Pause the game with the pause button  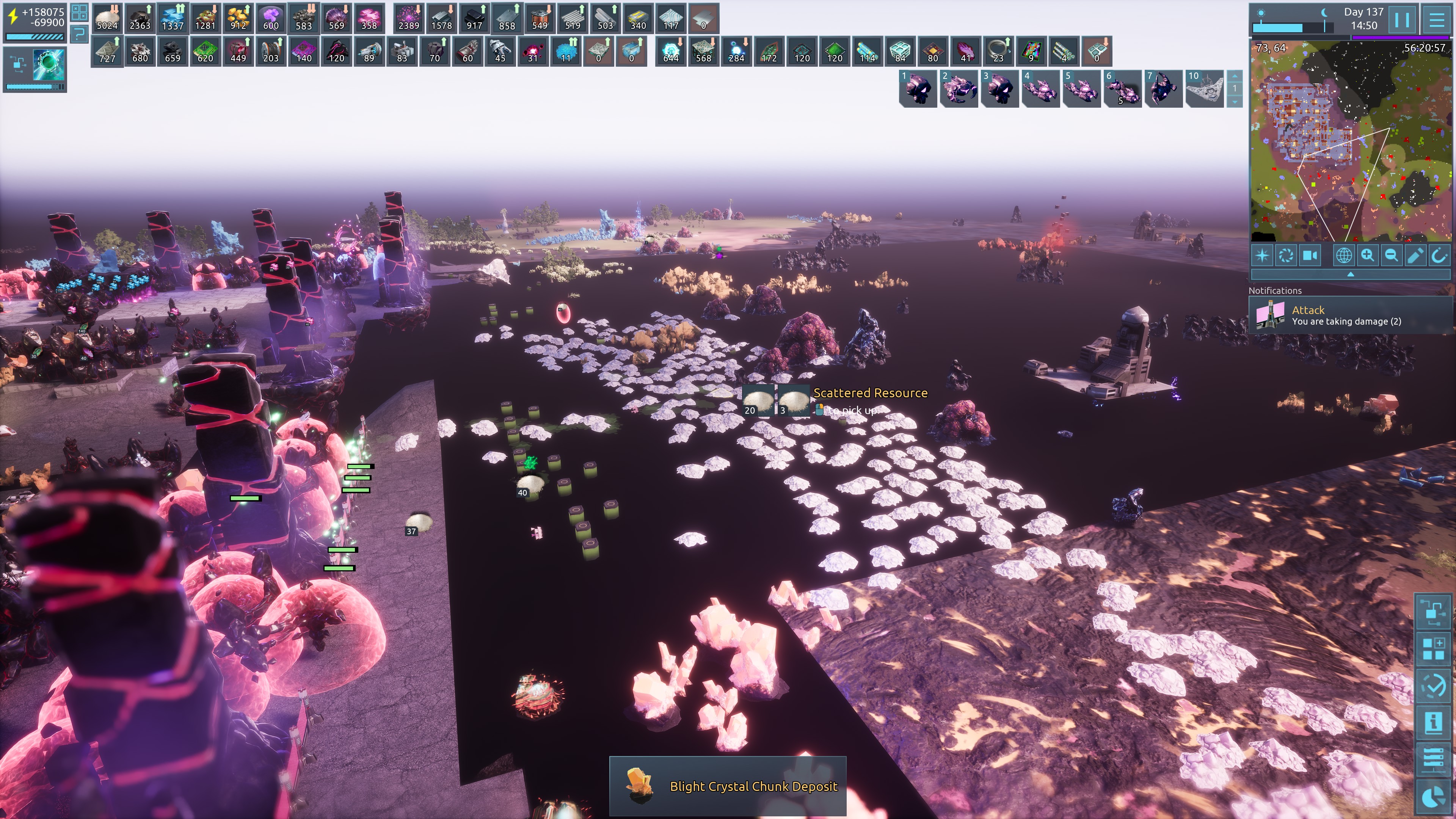1402,20
